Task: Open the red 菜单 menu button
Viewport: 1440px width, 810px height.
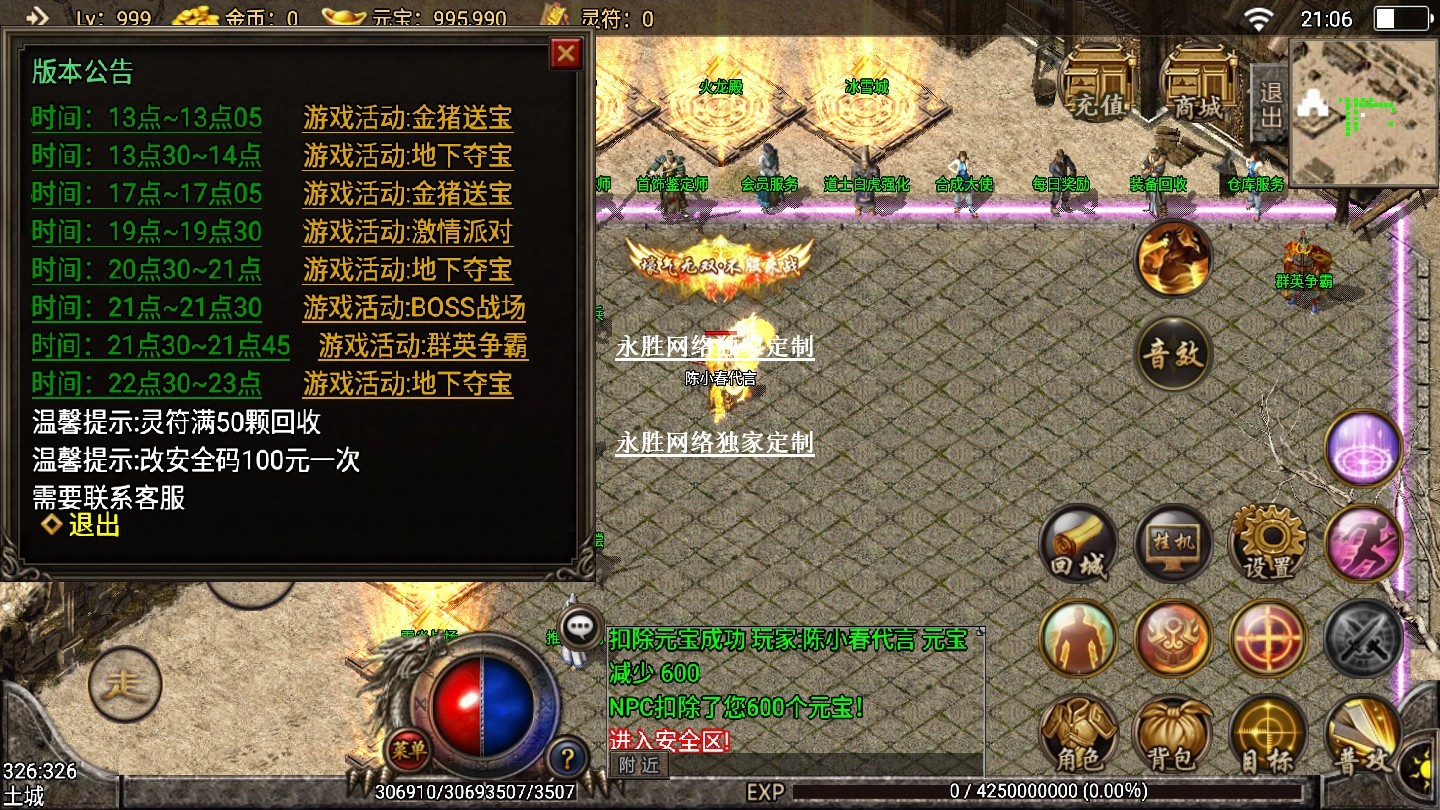Action: point(409,747)
